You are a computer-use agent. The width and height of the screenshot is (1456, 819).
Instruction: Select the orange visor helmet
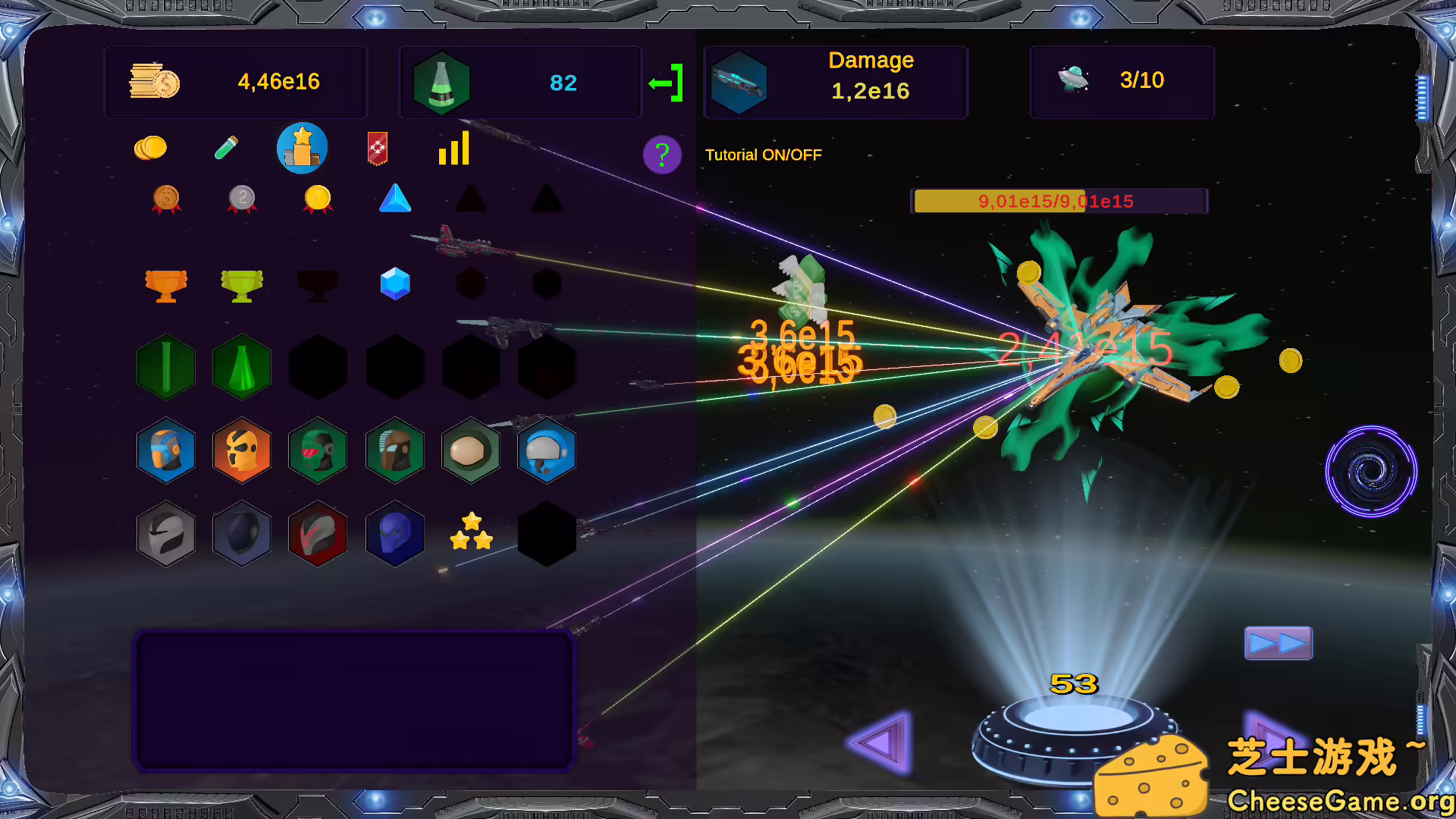click(x=242, y=451)
